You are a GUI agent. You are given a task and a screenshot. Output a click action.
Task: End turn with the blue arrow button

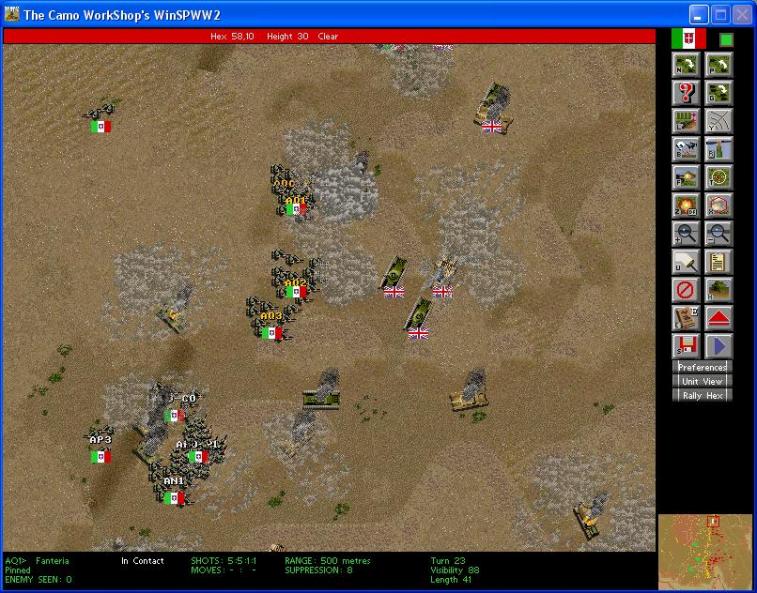click(x=719, y=346)
